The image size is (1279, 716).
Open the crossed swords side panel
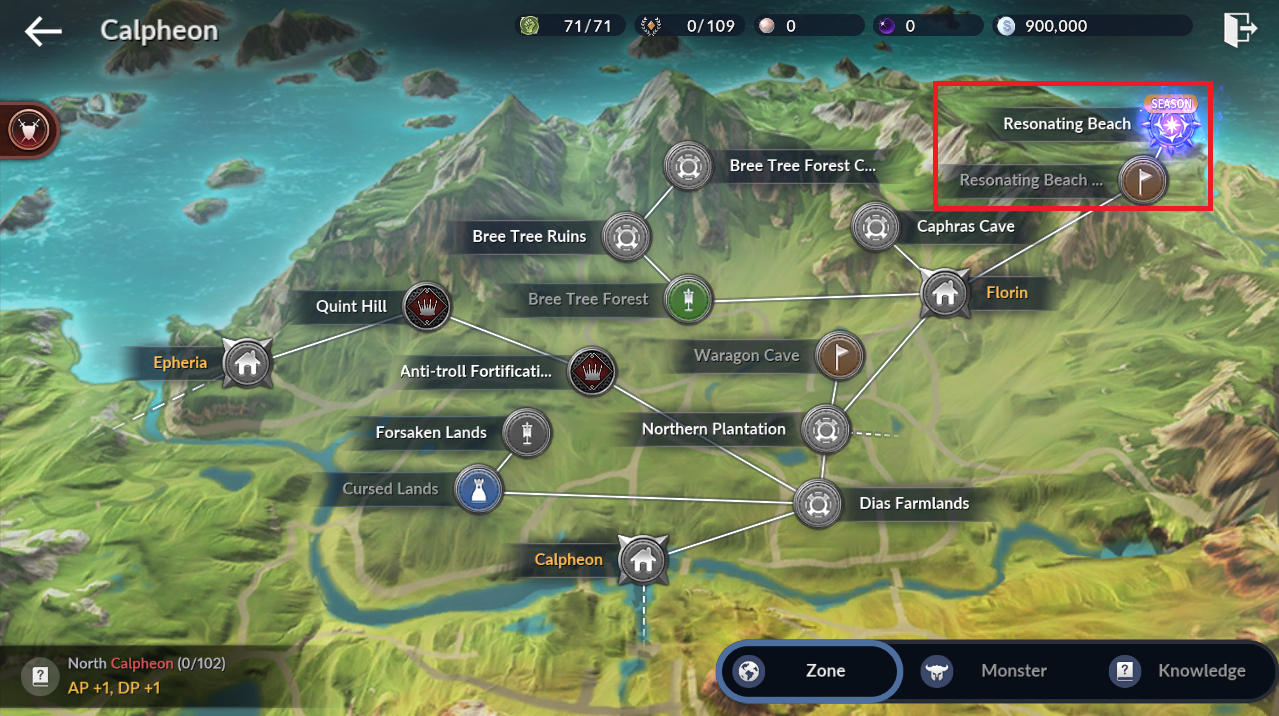[25, 129]
